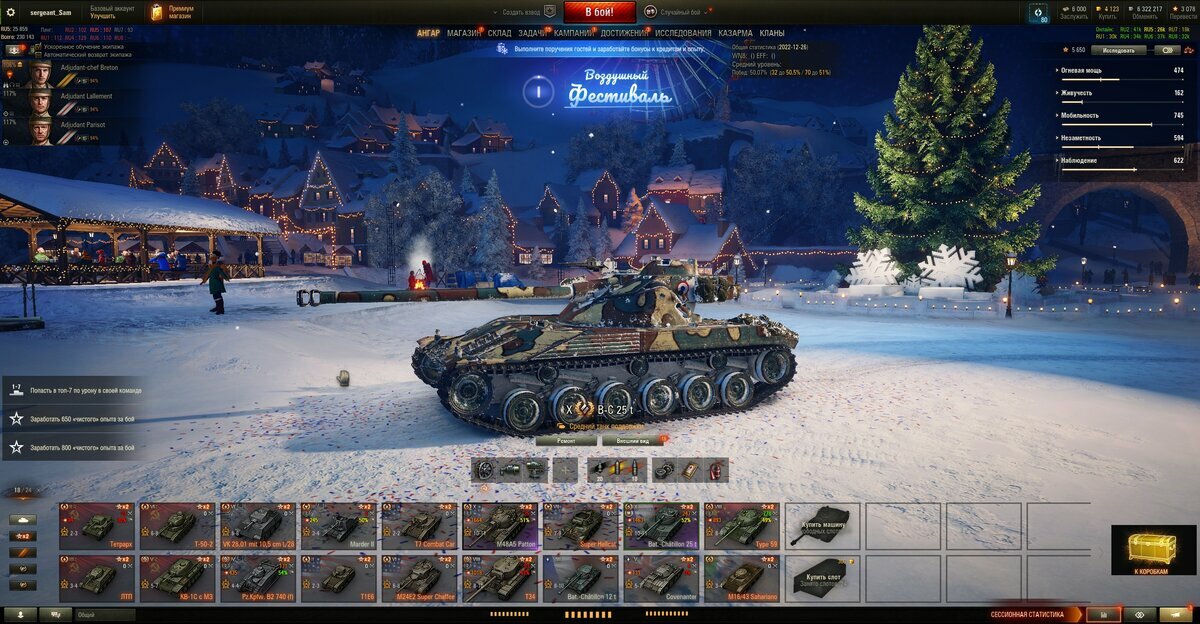Click the Исследовать (research) button
Image resolution: width=1200 pixels, height=624 pixels.
tap(1118, 49)
